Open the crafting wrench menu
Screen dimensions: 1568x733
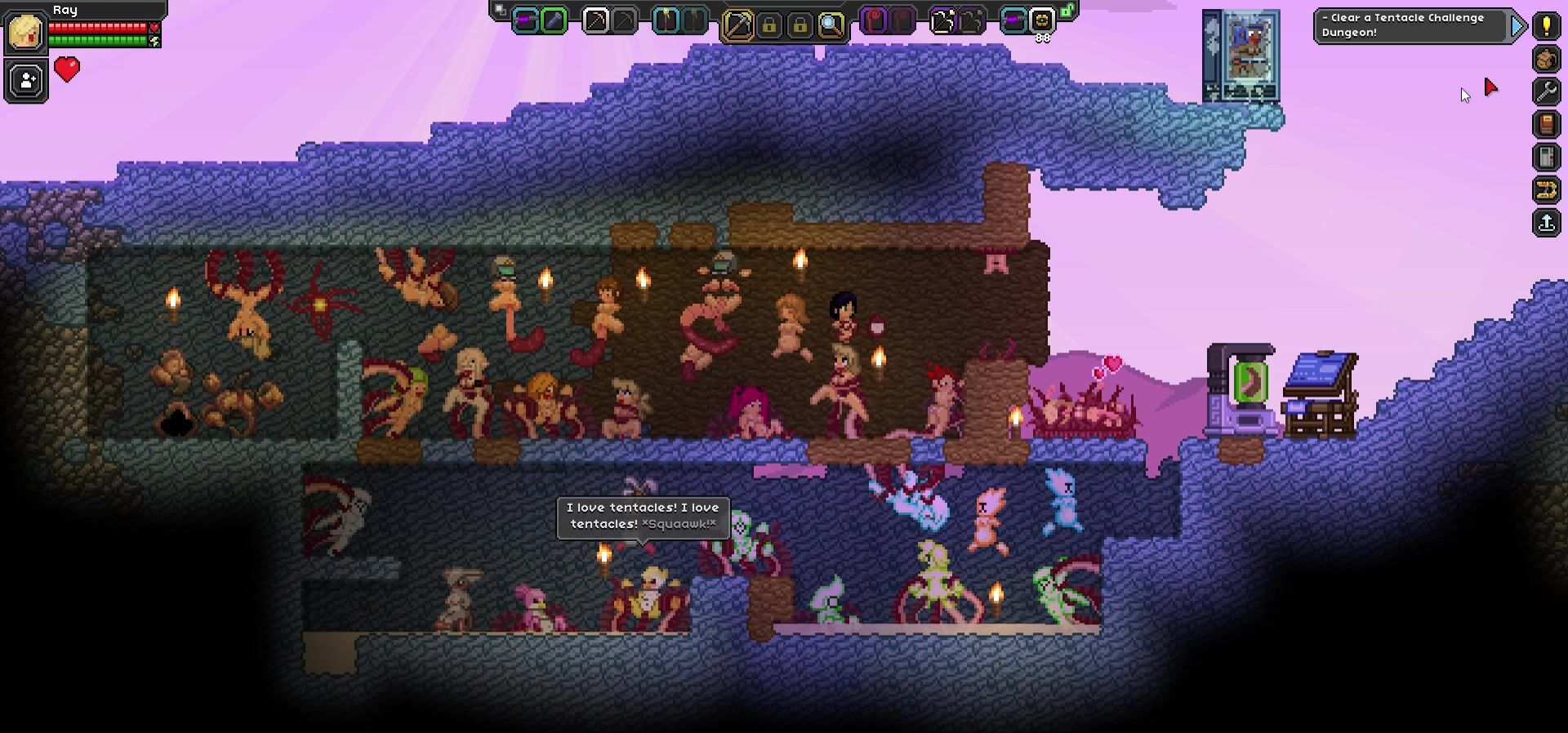[1546, 91]
